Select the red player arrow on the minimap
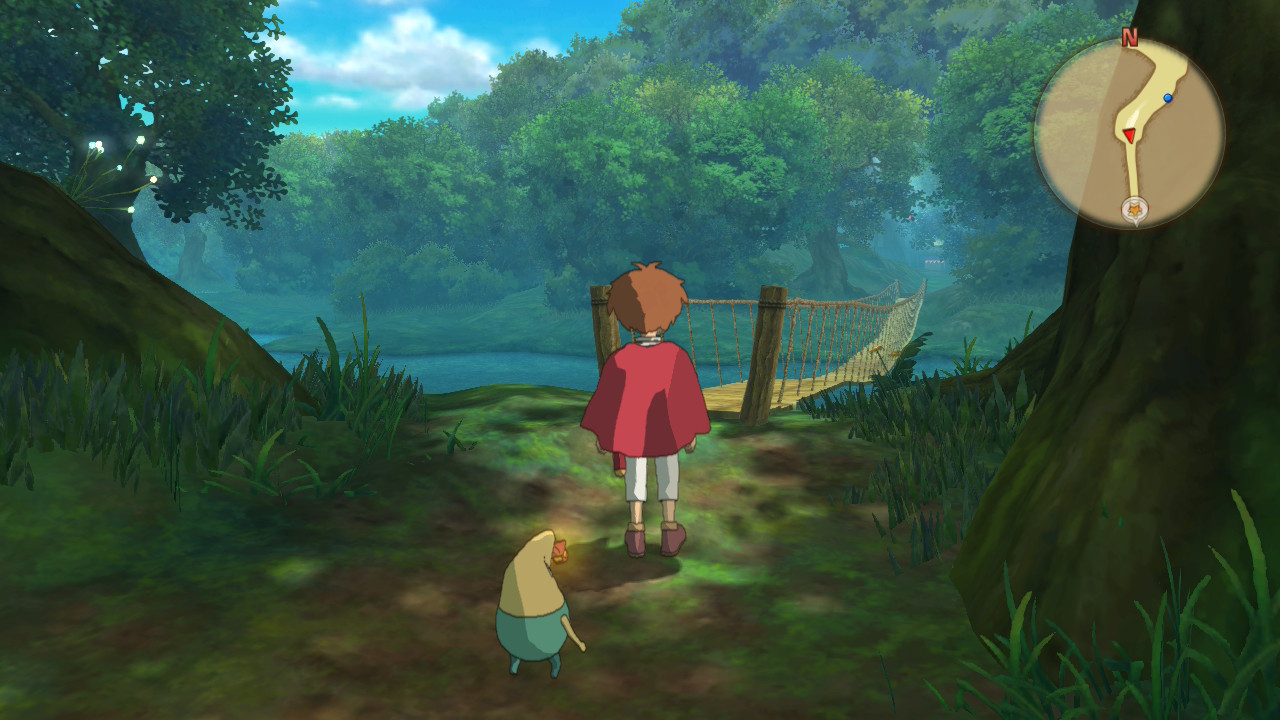This screenshot has height=720, width=1280. pyautogui.click(x=1128, y=135)
